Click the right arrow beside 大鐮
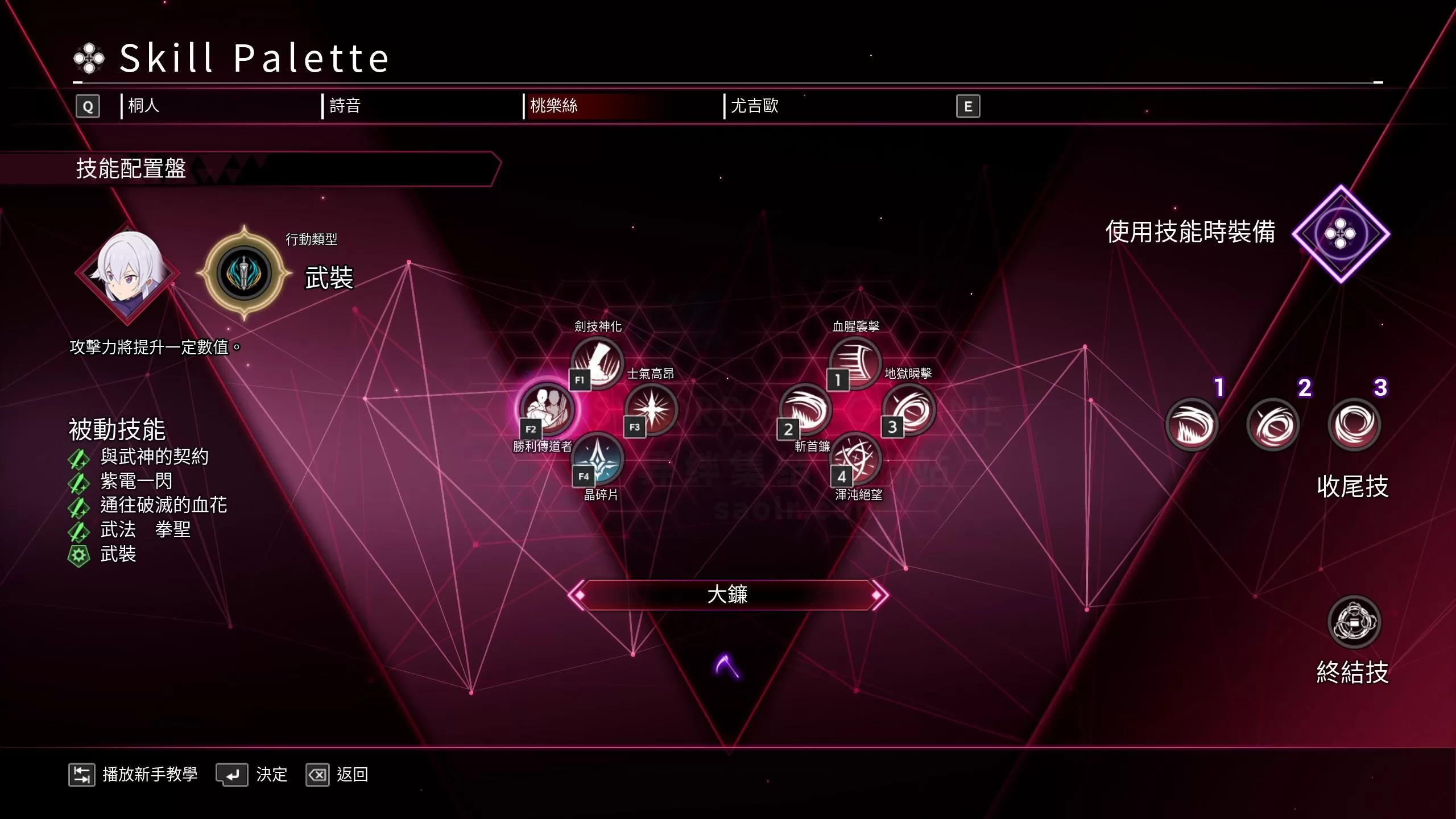 click(879, 595)
